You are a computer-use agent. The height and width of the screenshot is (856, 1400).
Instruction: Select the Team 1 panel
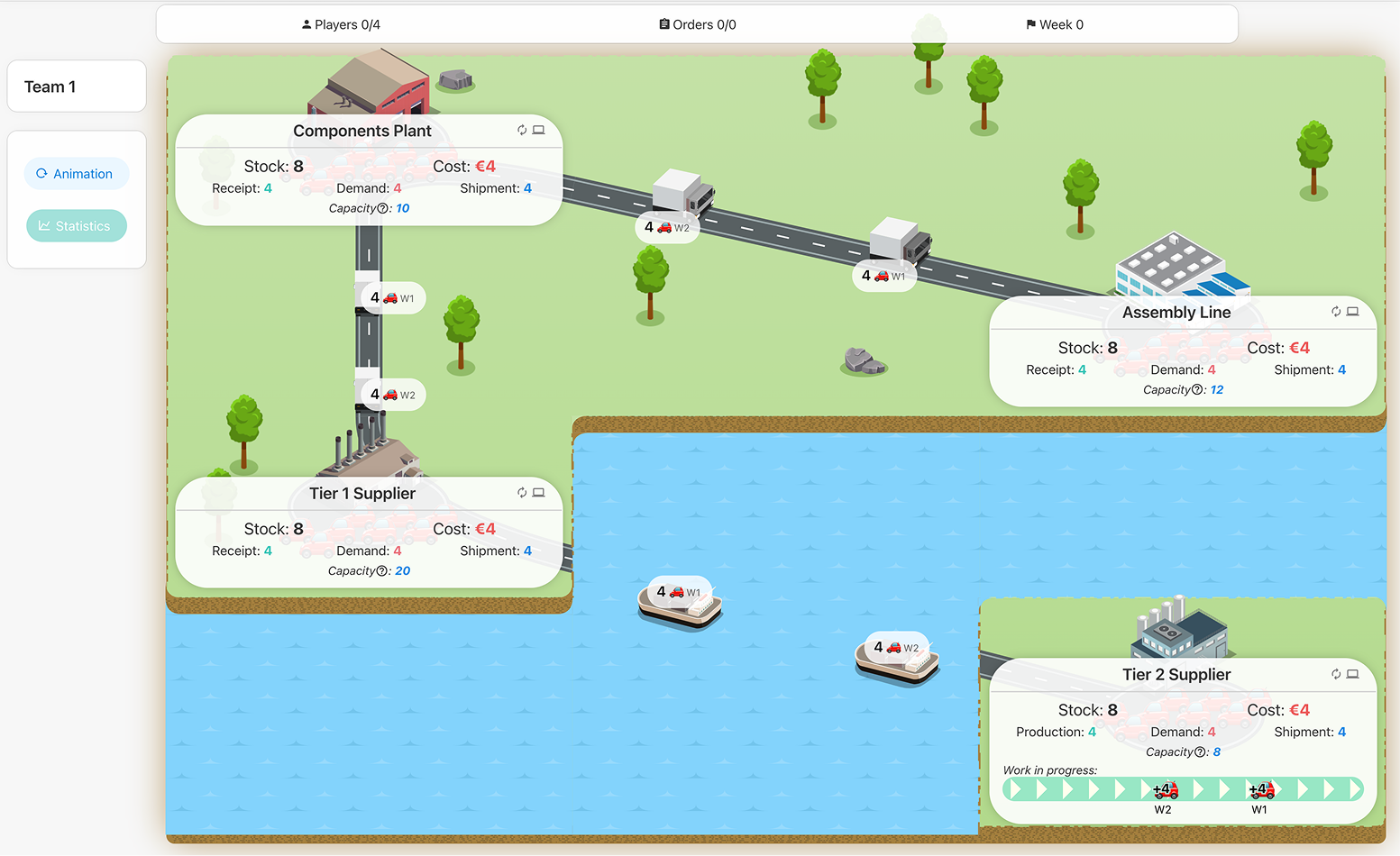tap(77, 87)
